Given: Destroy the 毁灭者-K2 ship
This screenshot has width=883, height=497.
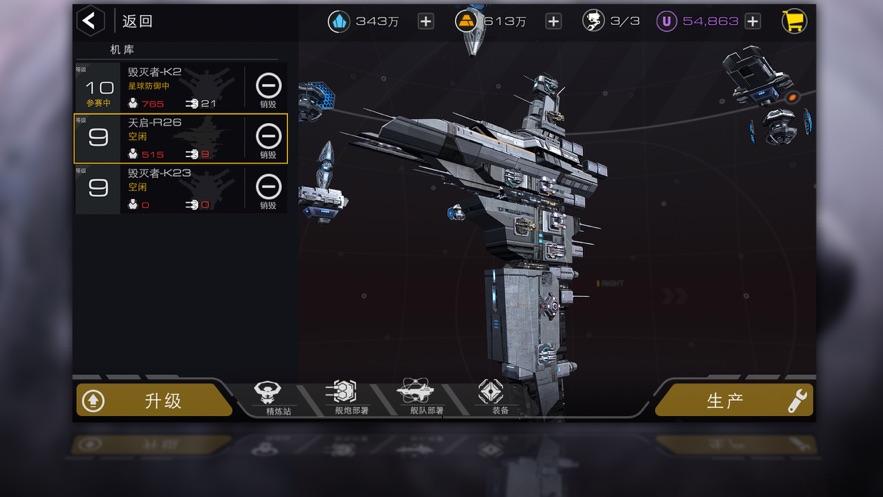Looking at the screenshot, I should tap(268, 88).
